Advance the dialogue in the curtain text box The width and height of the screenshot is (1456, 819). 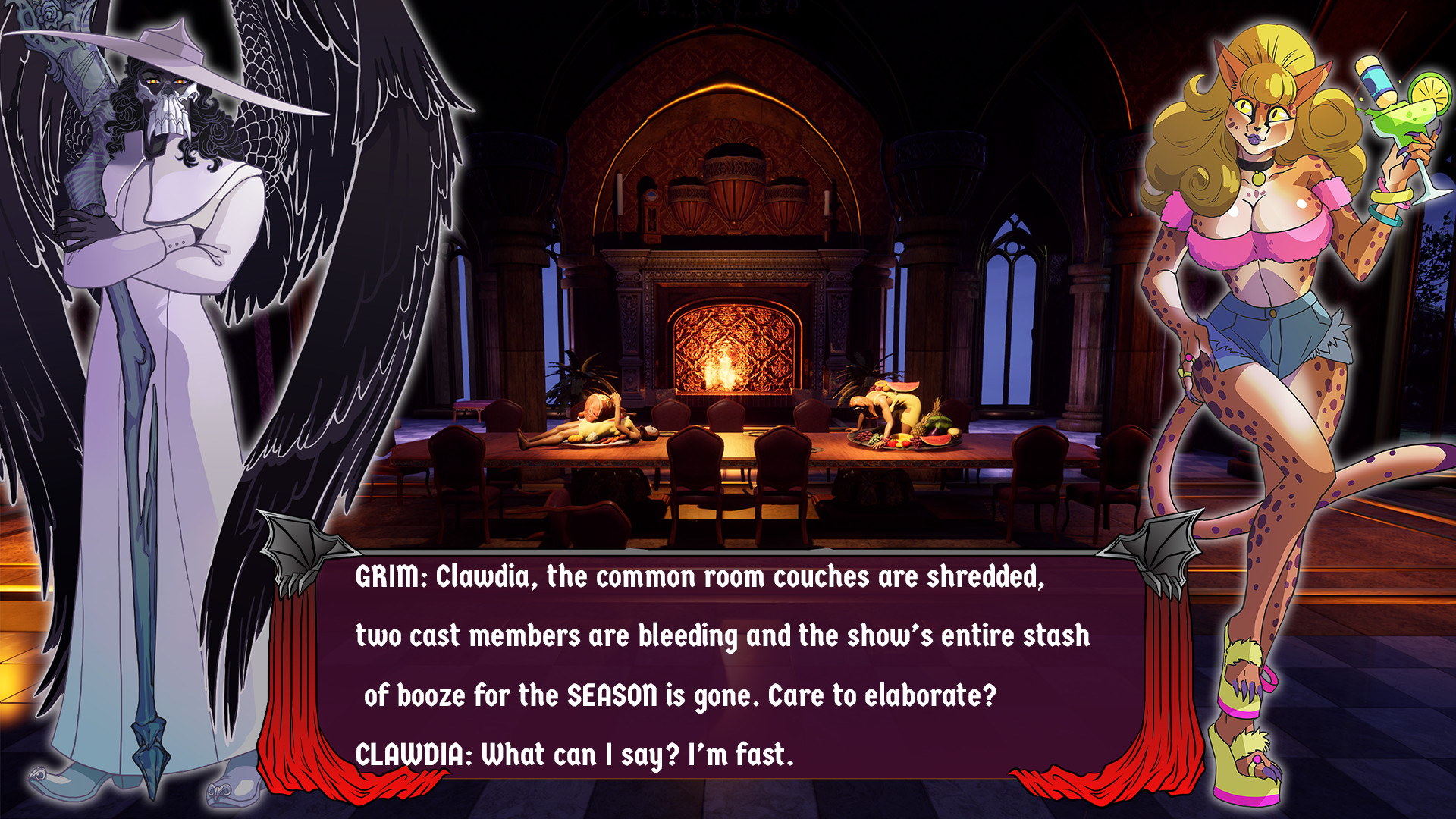coord(726,666)
